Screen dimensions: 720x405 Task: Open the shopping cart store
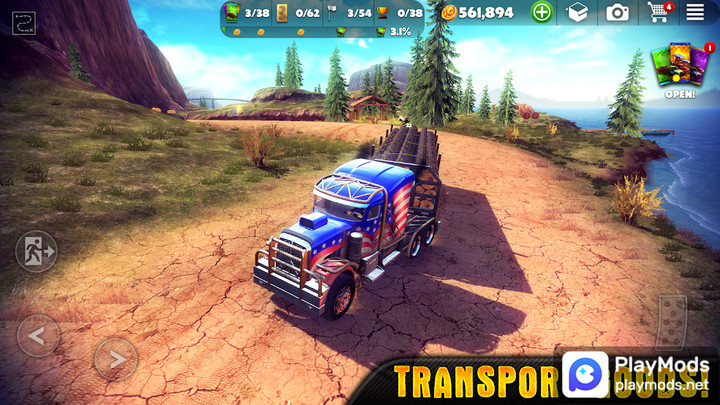[x=658, y=12]
